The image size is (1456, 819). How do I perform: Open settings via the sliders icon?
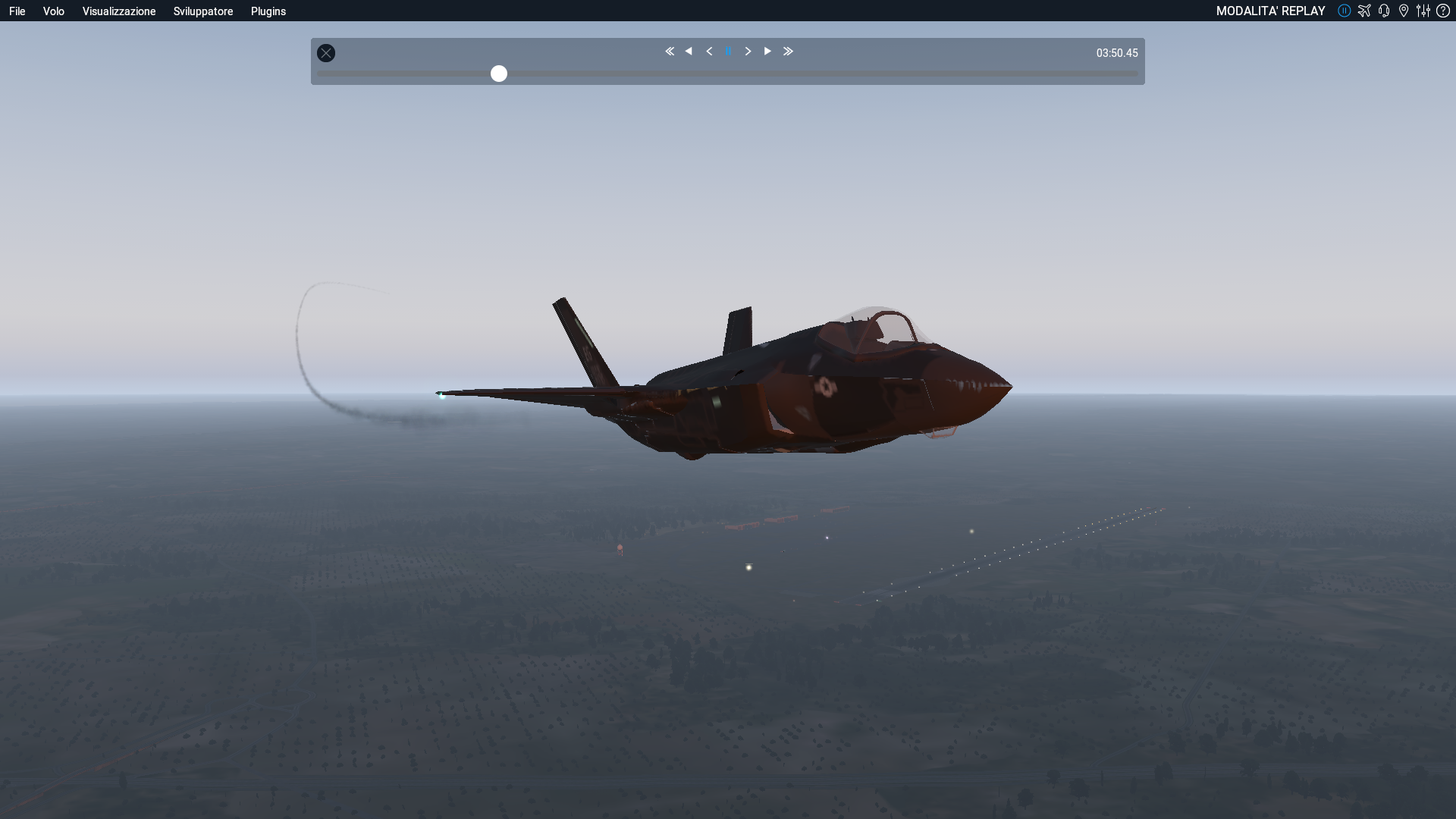[1423, 11]
